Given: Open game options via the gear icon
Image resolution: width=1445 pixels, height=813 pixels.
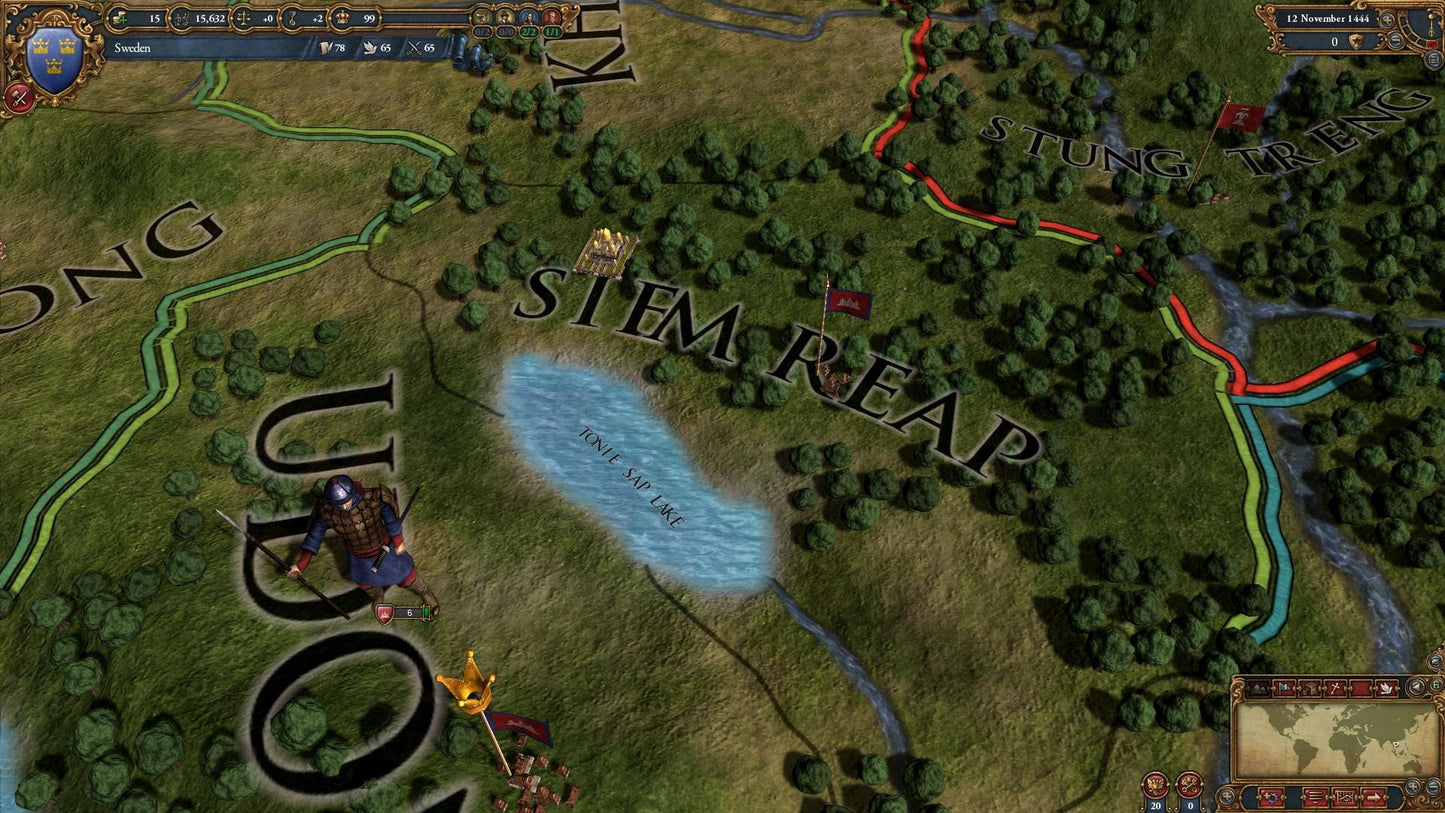Looking at the screenshot, I should click(x=1272, y=798).
